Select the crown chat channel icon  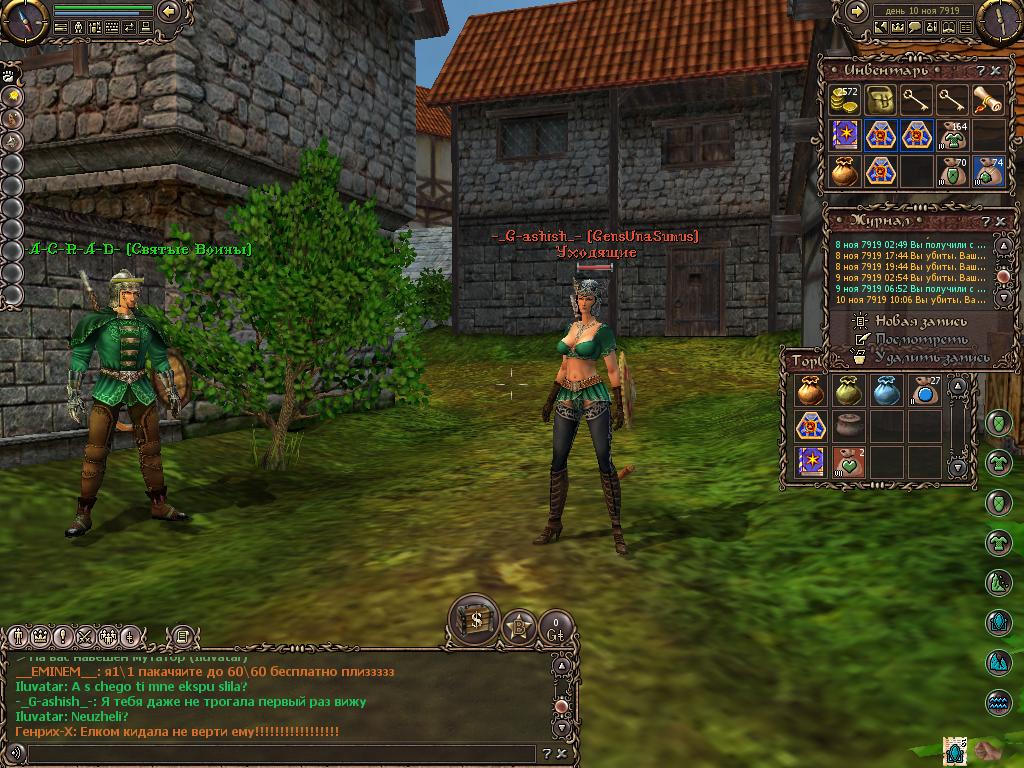(x=40, y=636)
